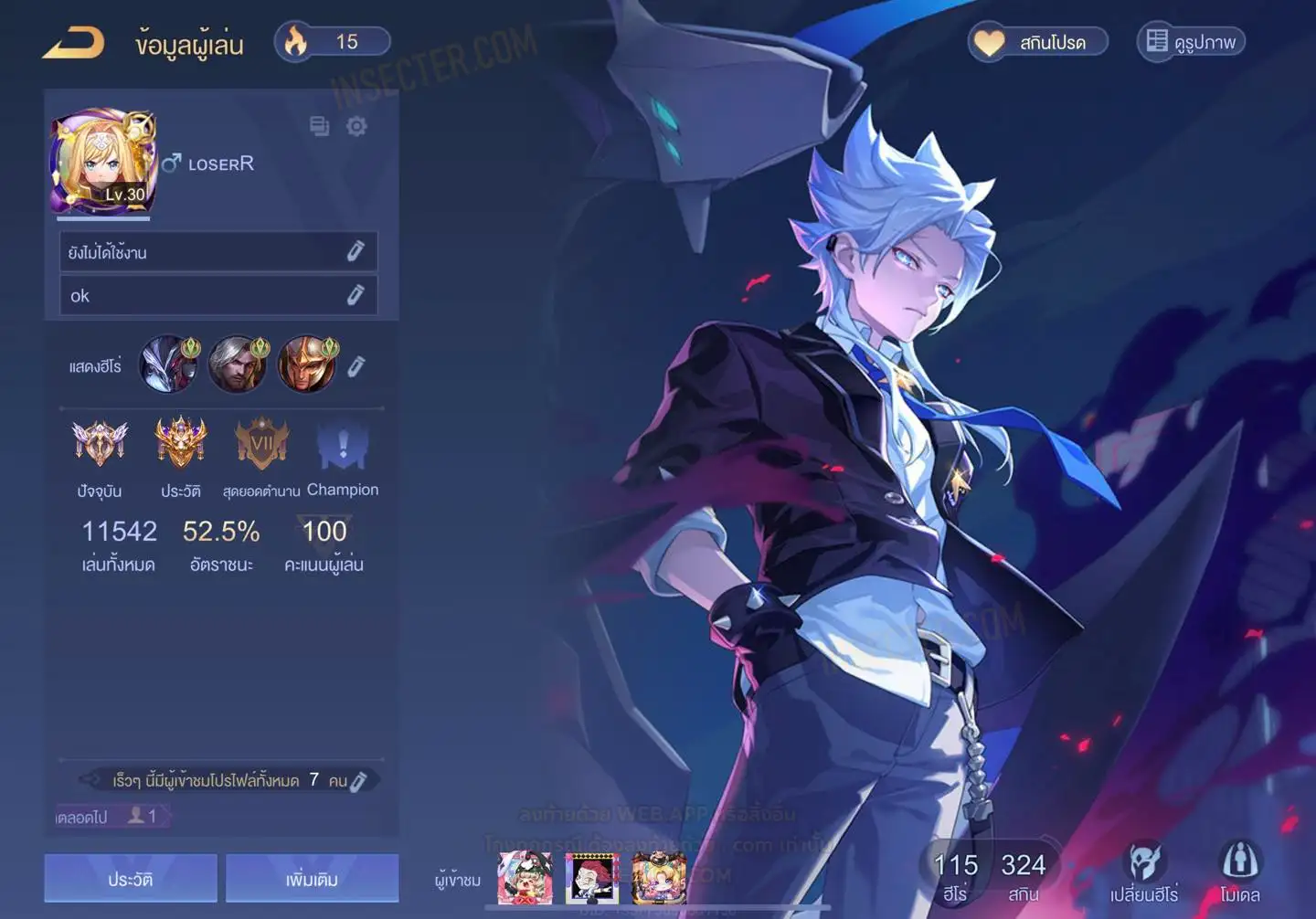This screenshot has width=1316, height=919.
Task: Open the โมเดล model view
Action: (x=1239, y=871)
